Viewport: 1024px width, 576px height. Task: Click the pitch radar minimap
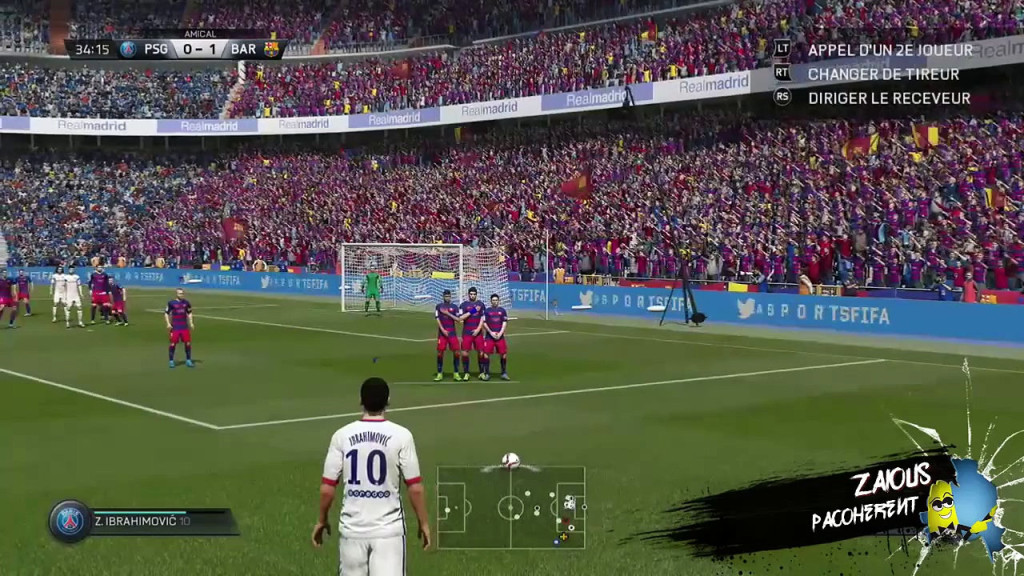tap(511, 507)
